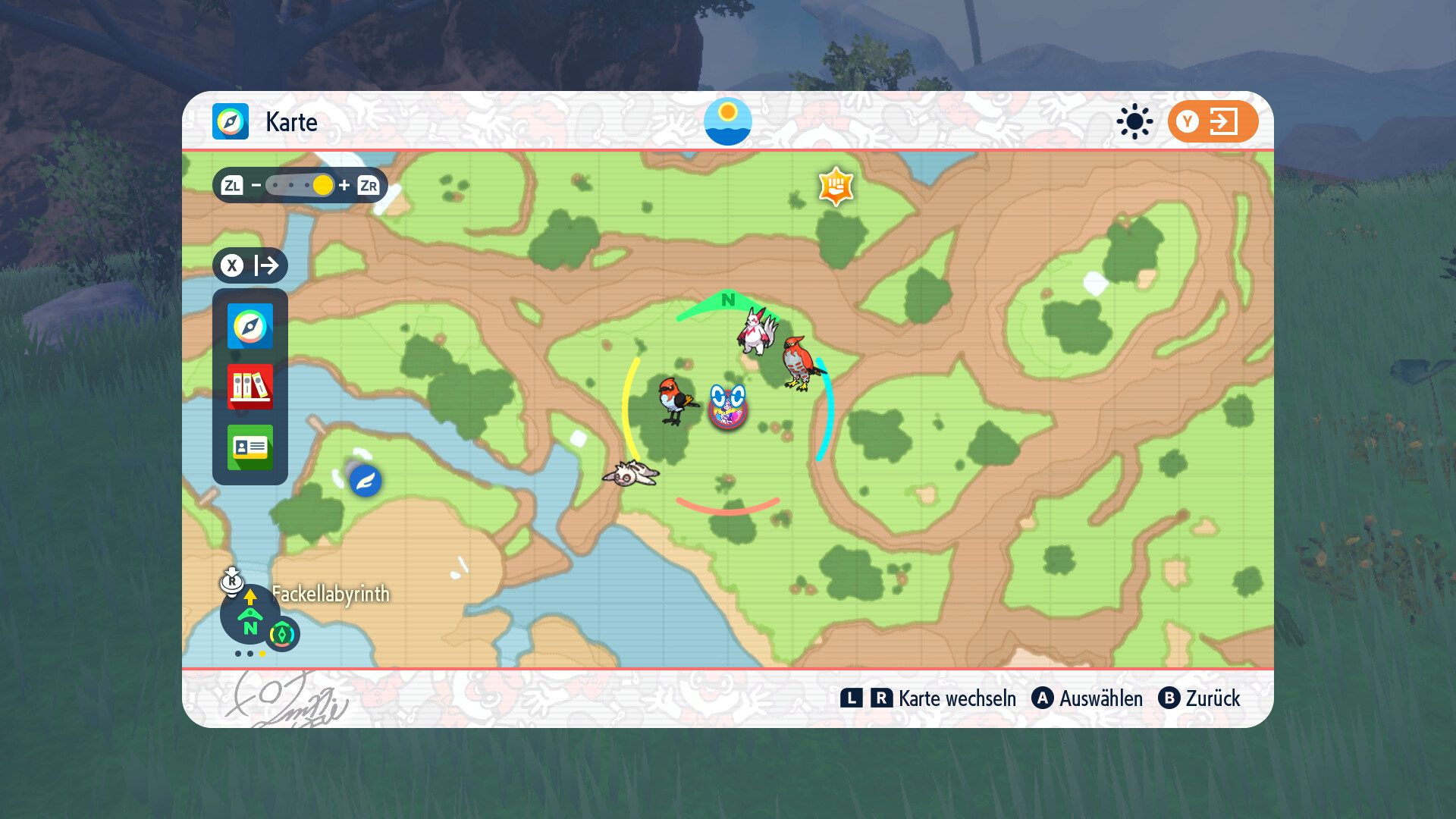Click the sun and sea time-of-day icon
This screenshot has width=1456, height=819.
(x=728, y=121)
